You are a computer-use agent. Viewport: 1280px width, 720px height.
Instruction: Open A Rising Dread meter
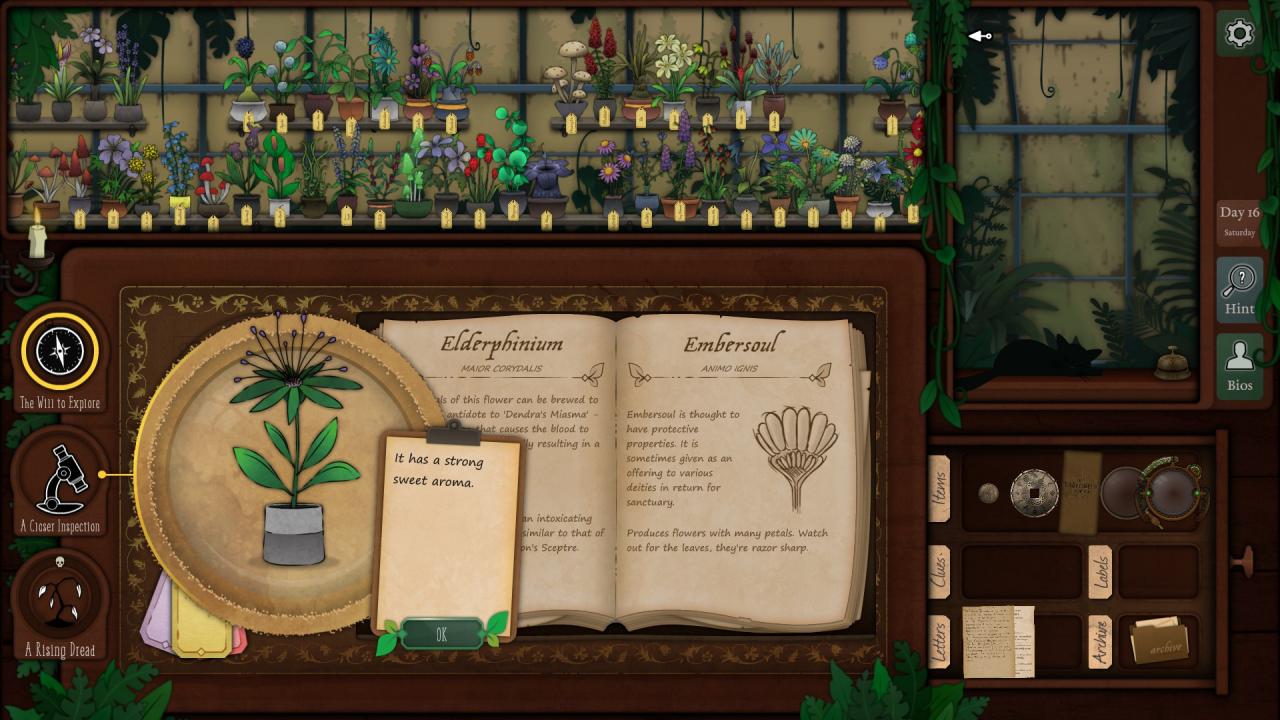tap(61, 596)
